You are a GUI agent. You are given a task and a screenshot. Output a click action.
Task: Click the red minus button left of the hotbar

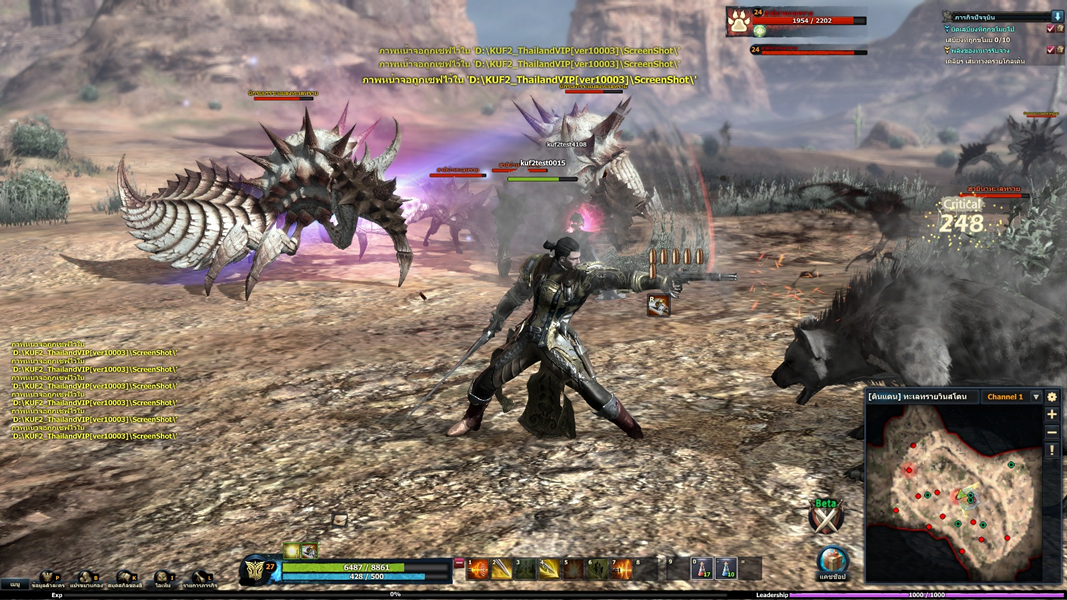coord(459,564)
